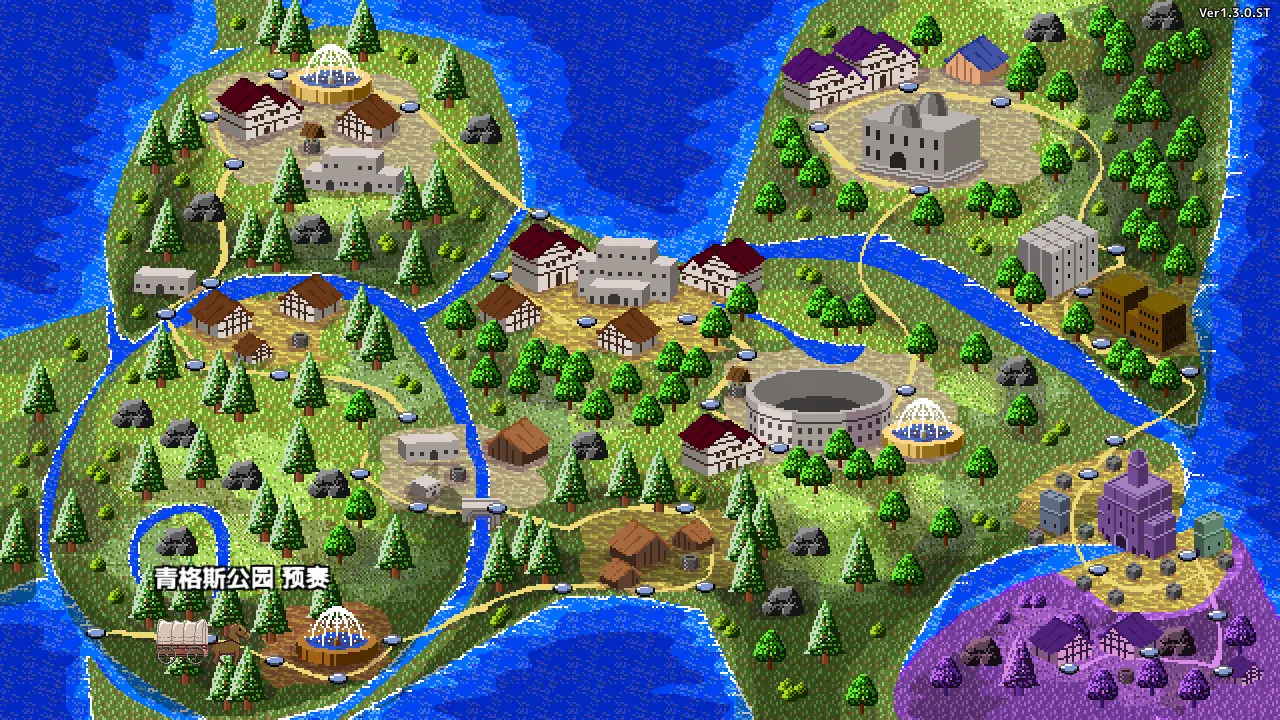Choose the node in front of the brown apartment blocks

tap(1103, 344)
